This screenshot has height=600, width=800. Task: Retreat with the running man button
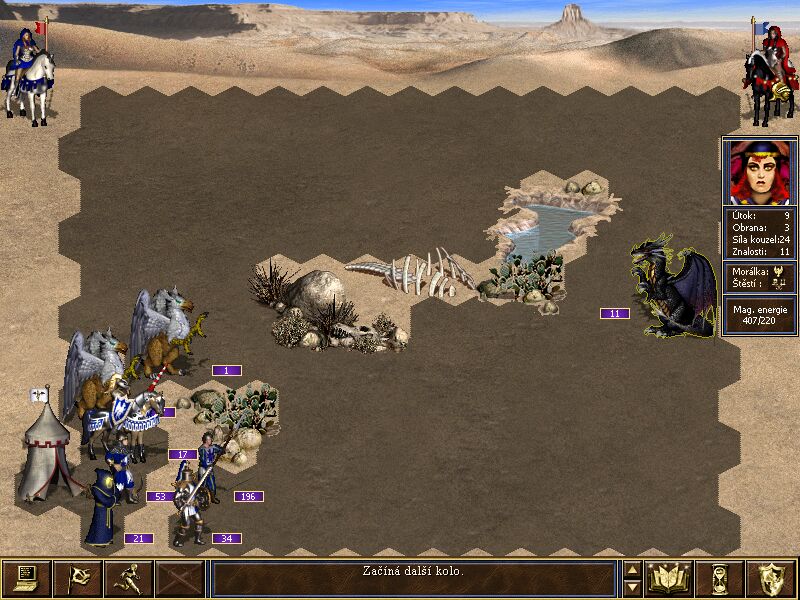[129, 579]
